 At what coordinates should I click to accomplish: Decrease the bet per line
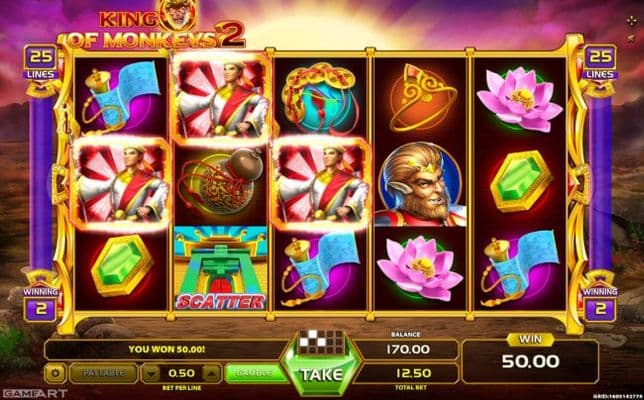(x=150, y=373)
